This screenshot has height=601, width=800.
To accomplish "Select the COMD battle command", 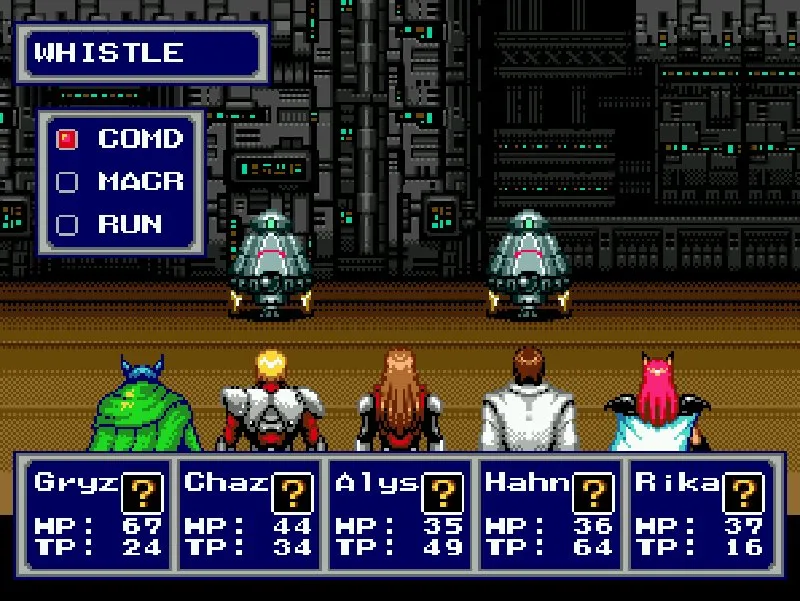I will click(140, 139).
